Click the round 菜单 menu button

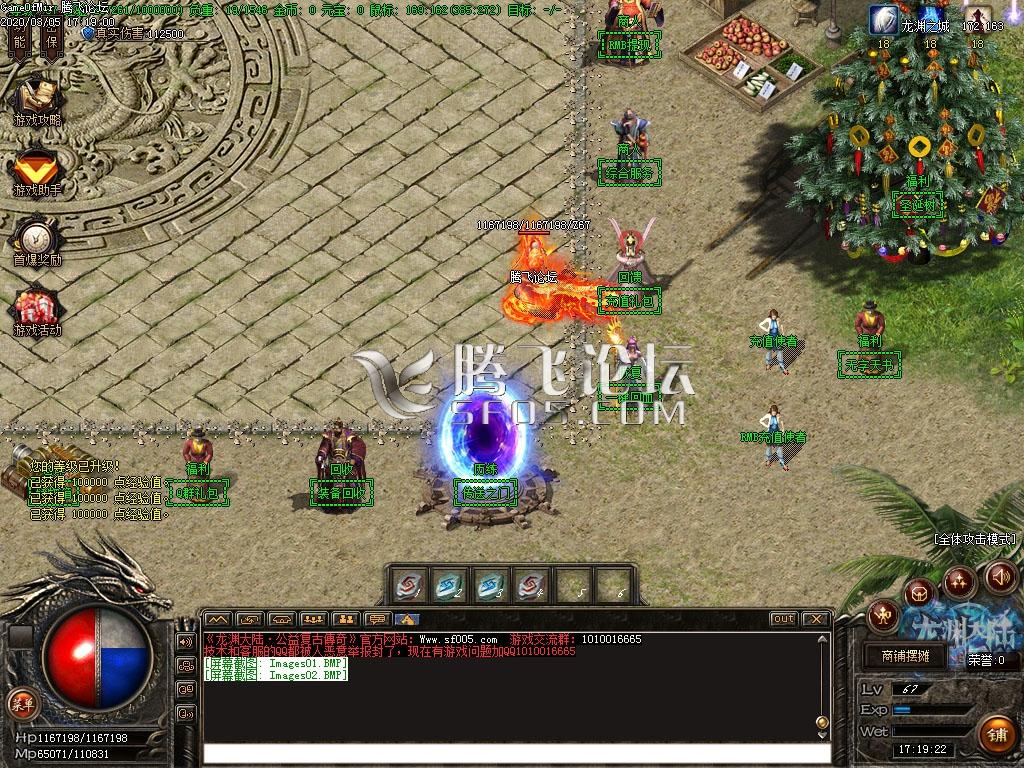pyautogui.click(x=22, y=704)
